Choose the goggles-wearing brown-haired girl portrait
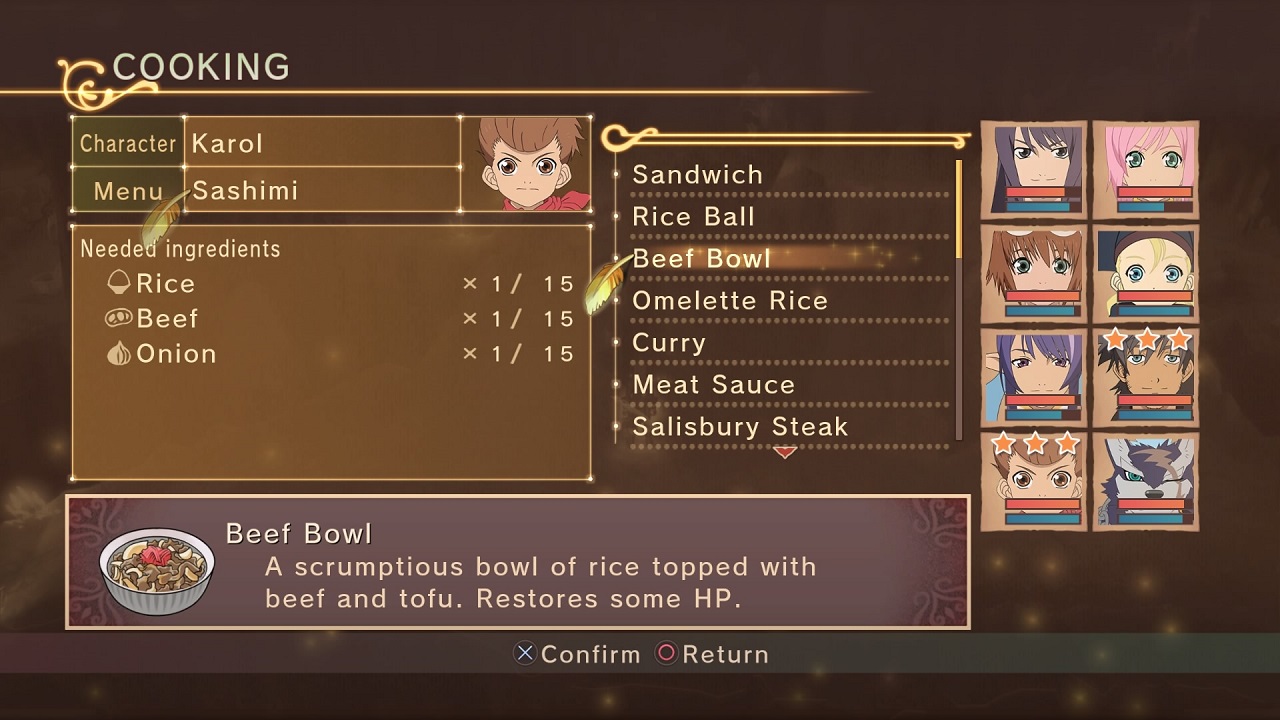The image size is (1280, 720). point(1034,274)
